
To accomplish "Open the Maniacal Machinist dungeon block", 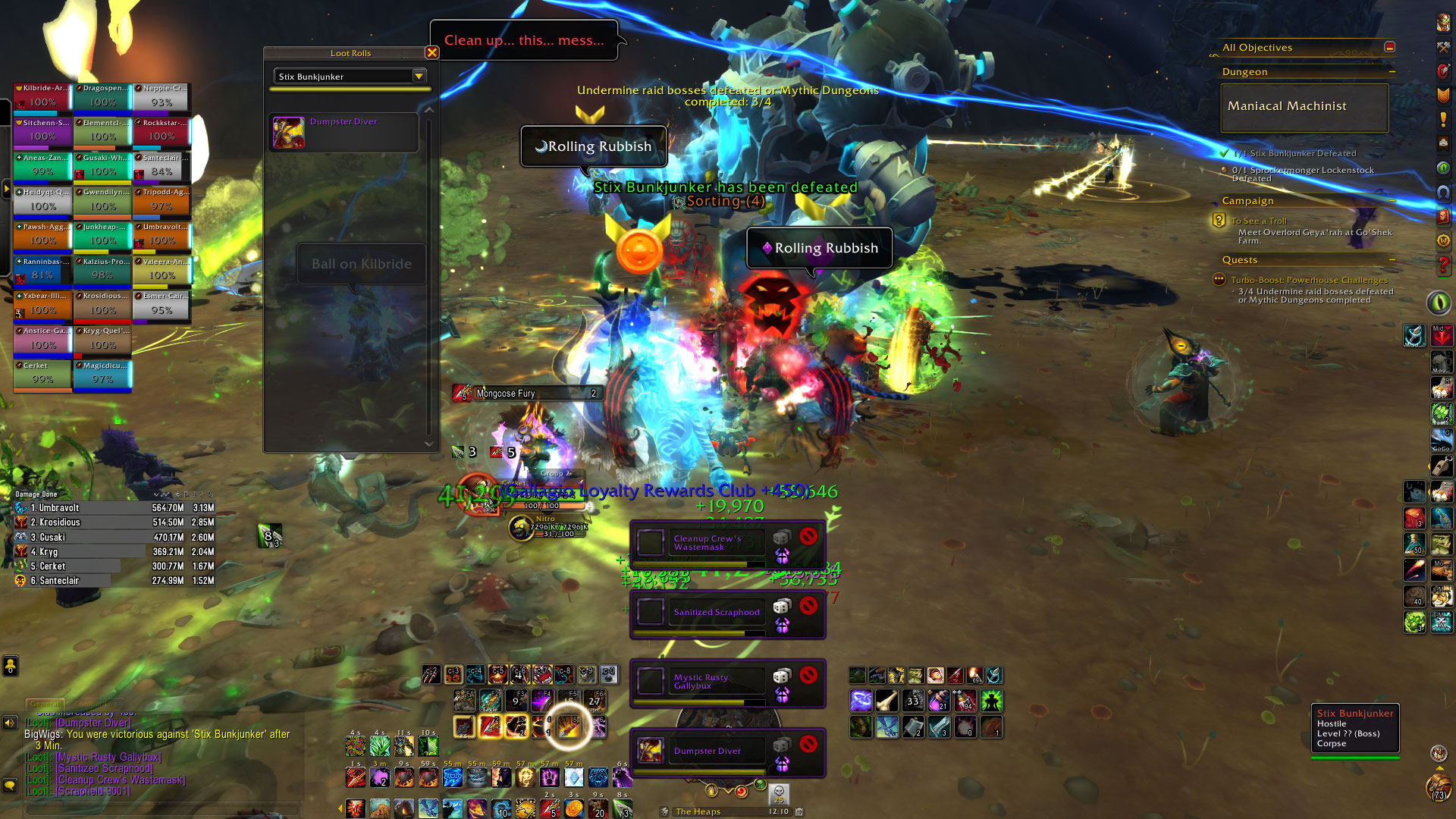I will coord(1304,107).
